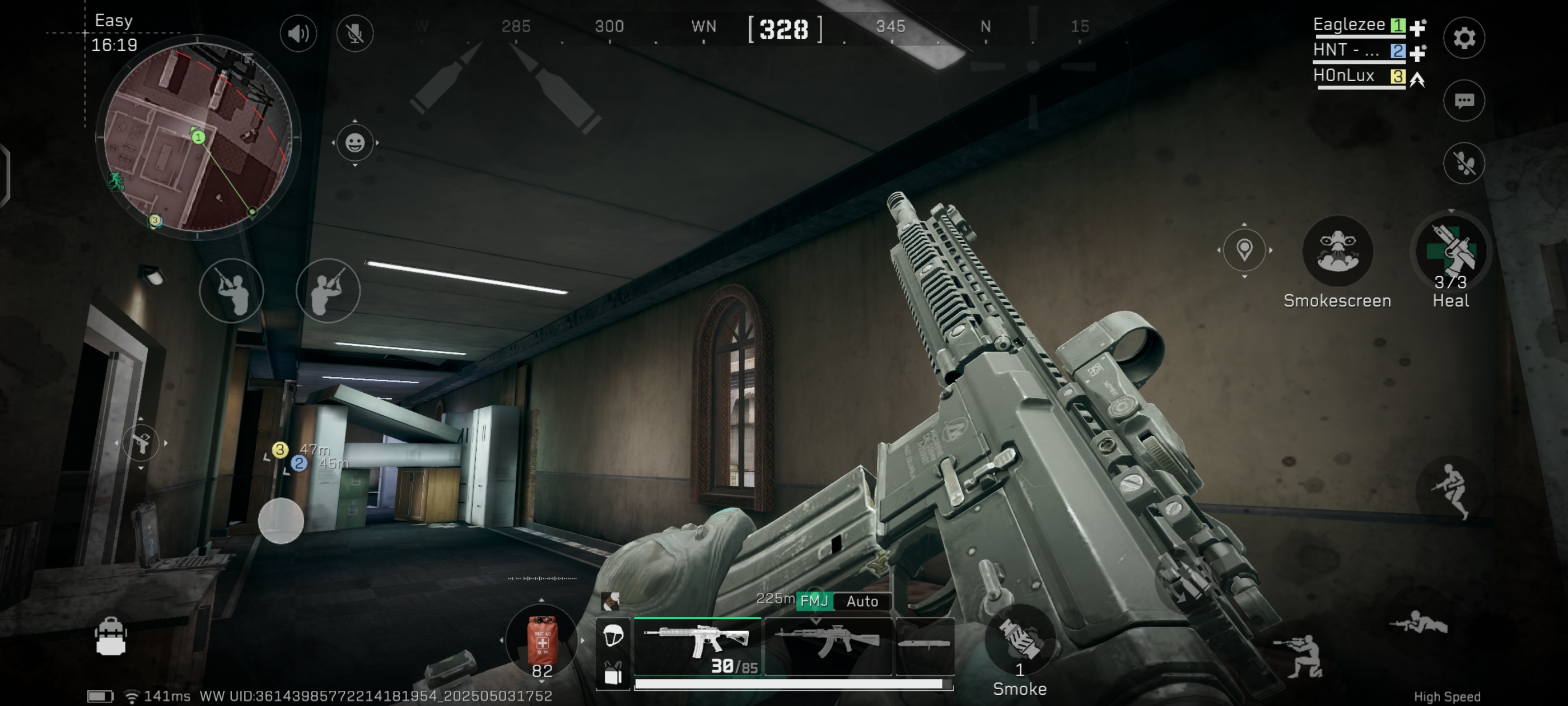Expand the circular minimap

(x=198, y=137)
